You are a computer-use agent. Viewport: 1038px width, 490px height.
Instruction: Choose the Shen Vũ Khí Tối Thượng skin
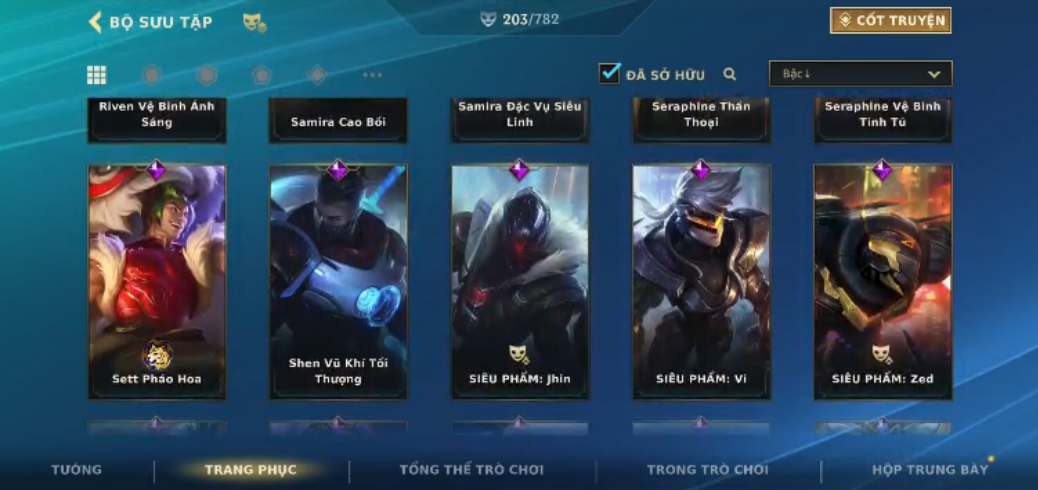point(338,282)
